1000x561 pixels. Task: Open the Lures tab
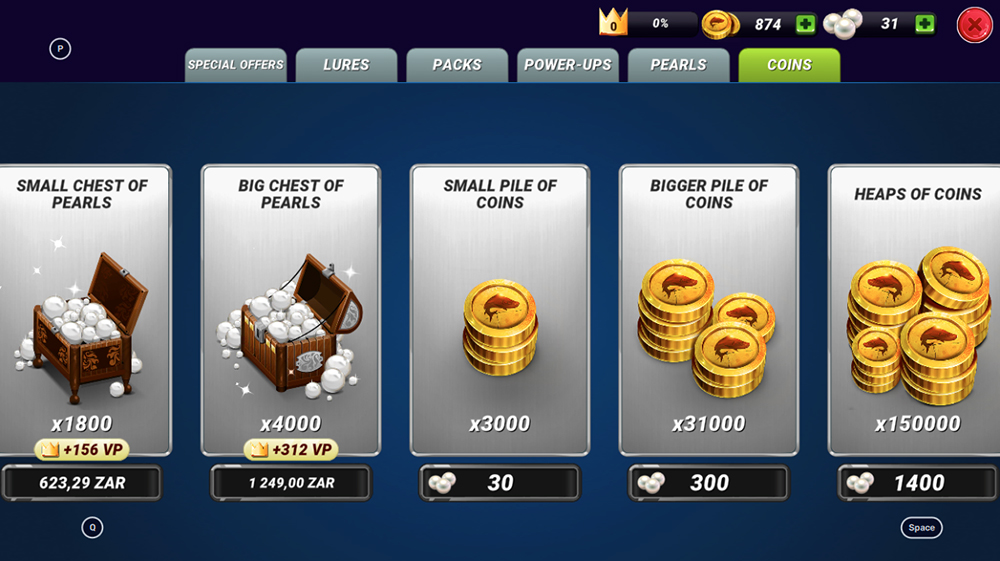346,65
